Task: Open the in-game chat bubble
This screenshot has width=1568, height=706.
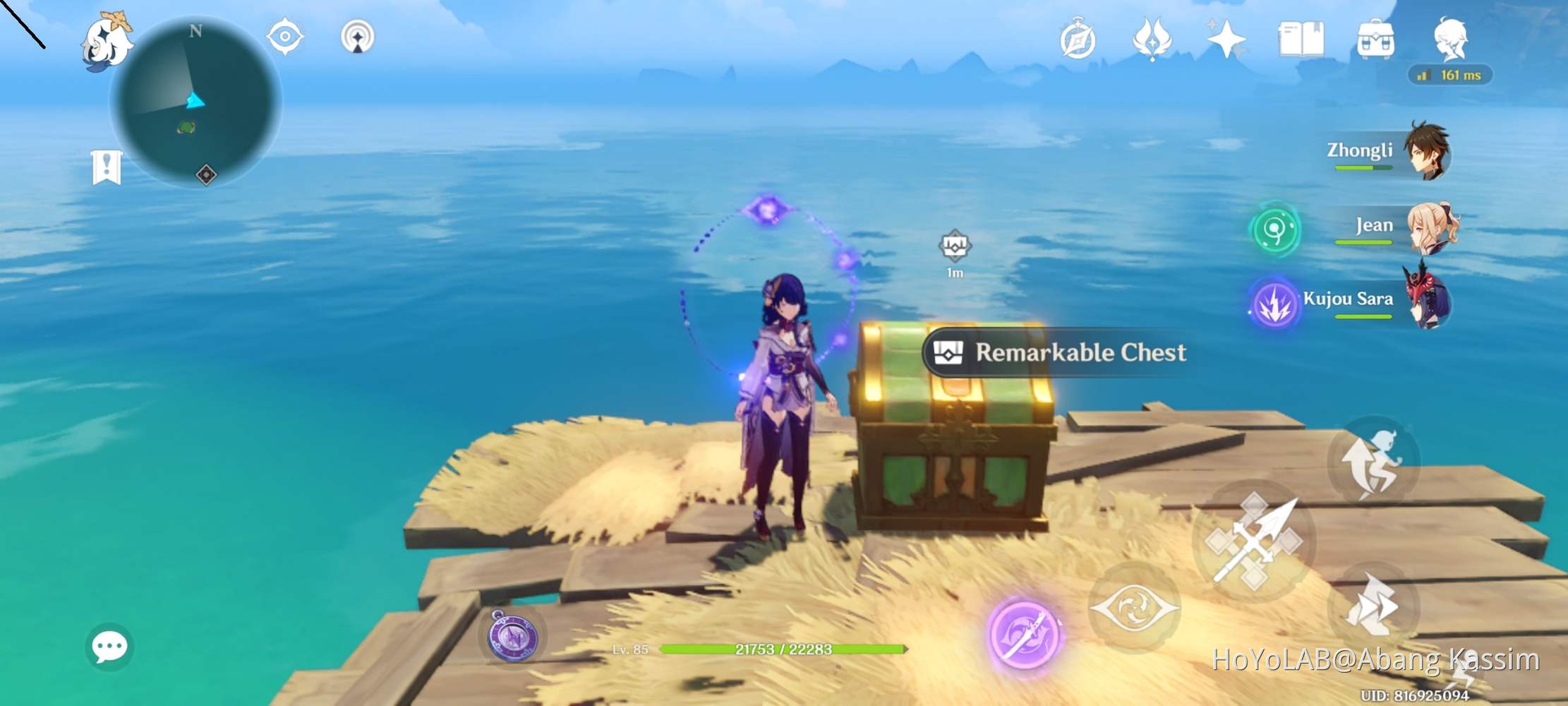Action: coord(109,646)
